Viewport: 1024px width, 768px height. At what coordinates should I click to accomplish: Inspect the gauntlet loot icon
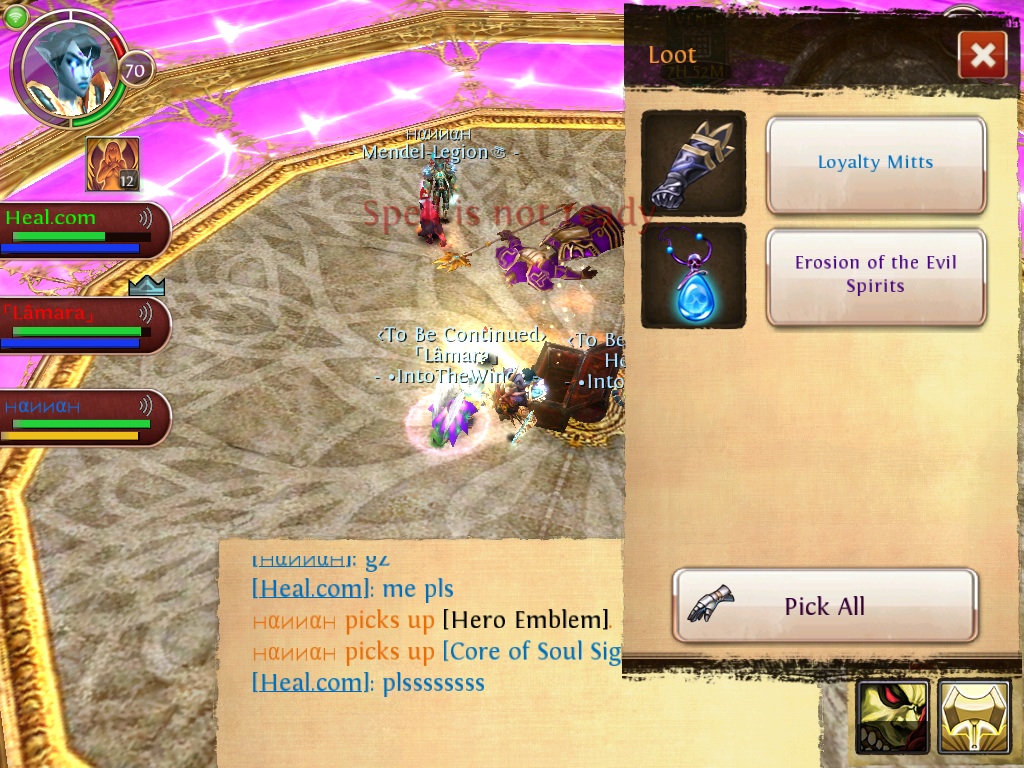coord(693,163)
